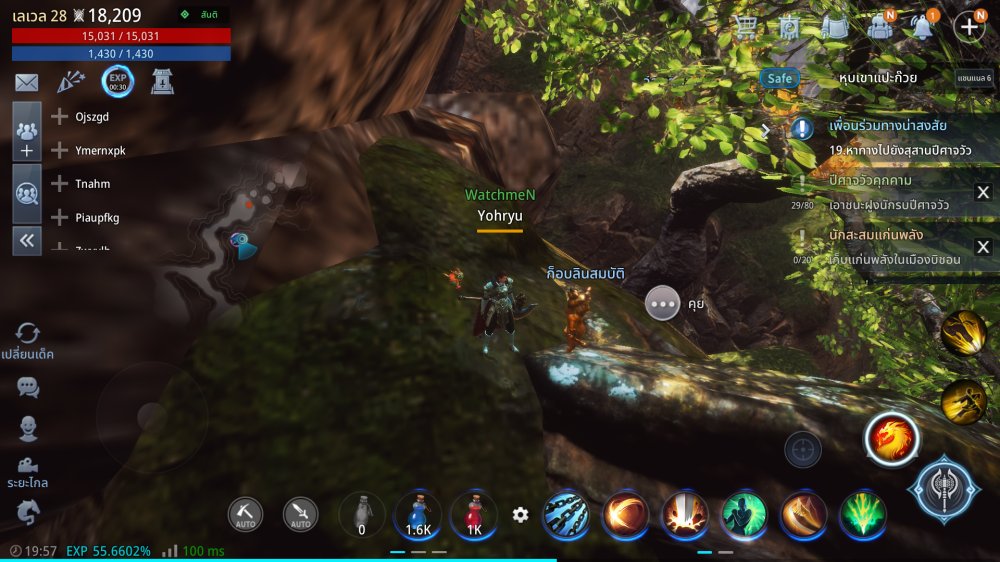Viewport: 1000px width, 562px height.
Task: Invite player Ymernxpk to party
Action: pyautogui.click(x=60, y=150)
